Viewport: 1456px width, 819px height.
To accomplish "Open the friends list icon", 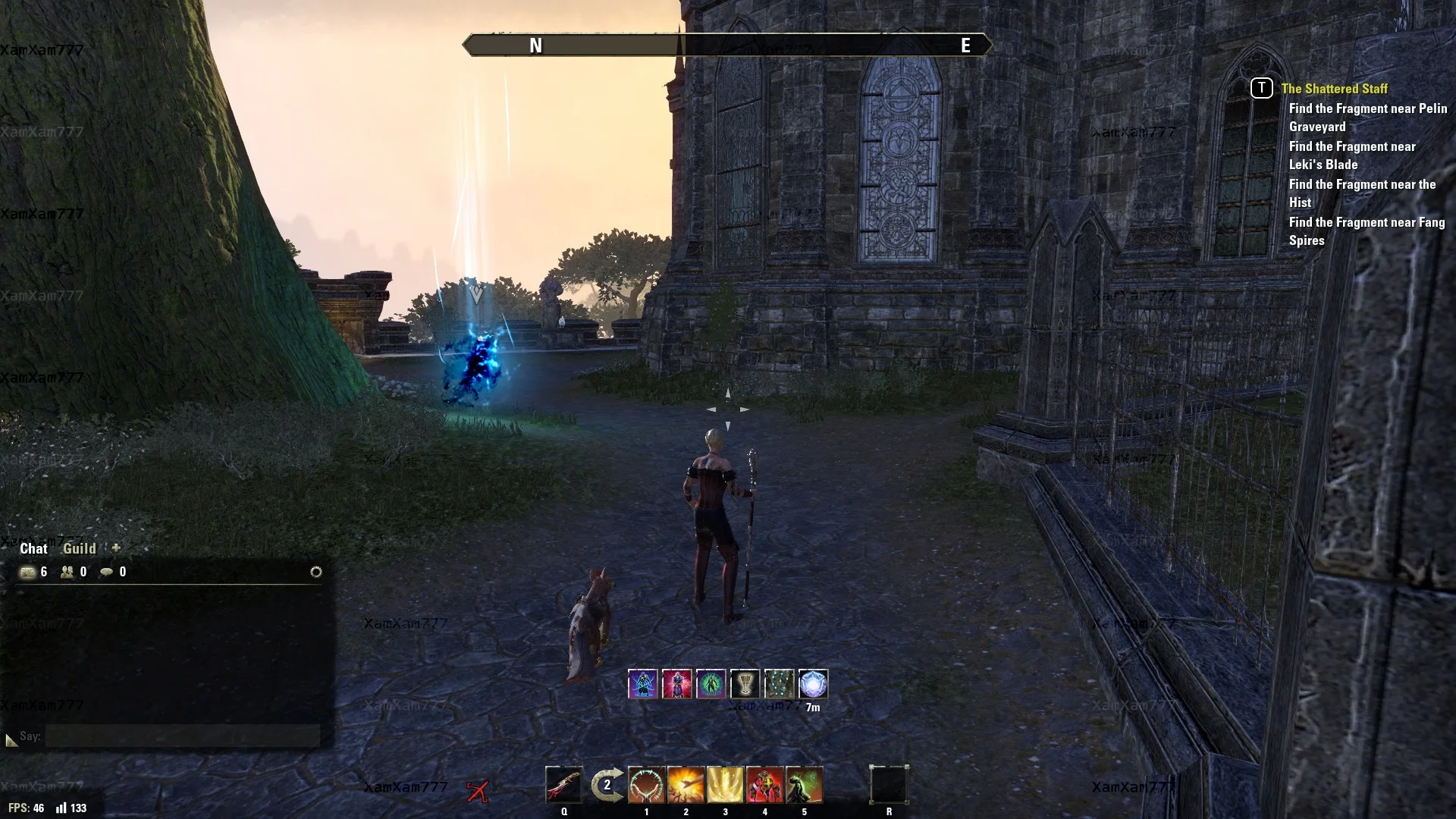I will 67,572.
